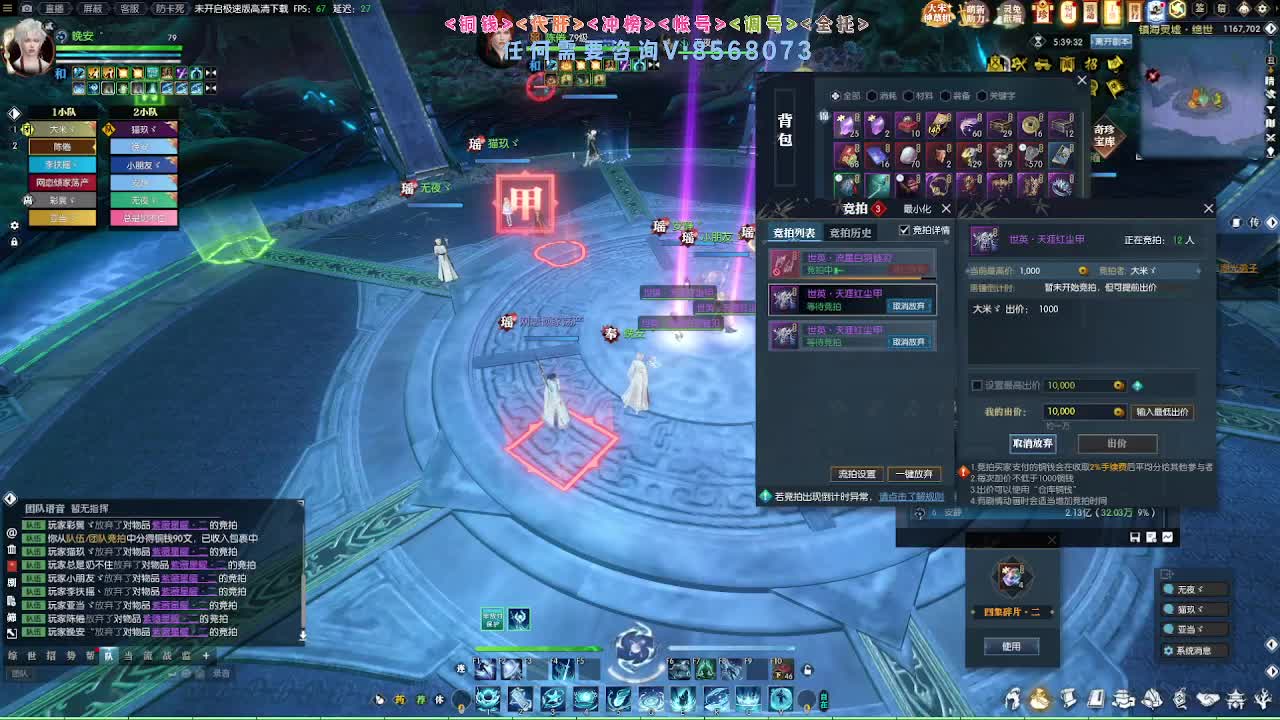Click the copper coin item showing 16 in backpack
This screenshot has width=1280, height=720.
(x=1031, y=126)
